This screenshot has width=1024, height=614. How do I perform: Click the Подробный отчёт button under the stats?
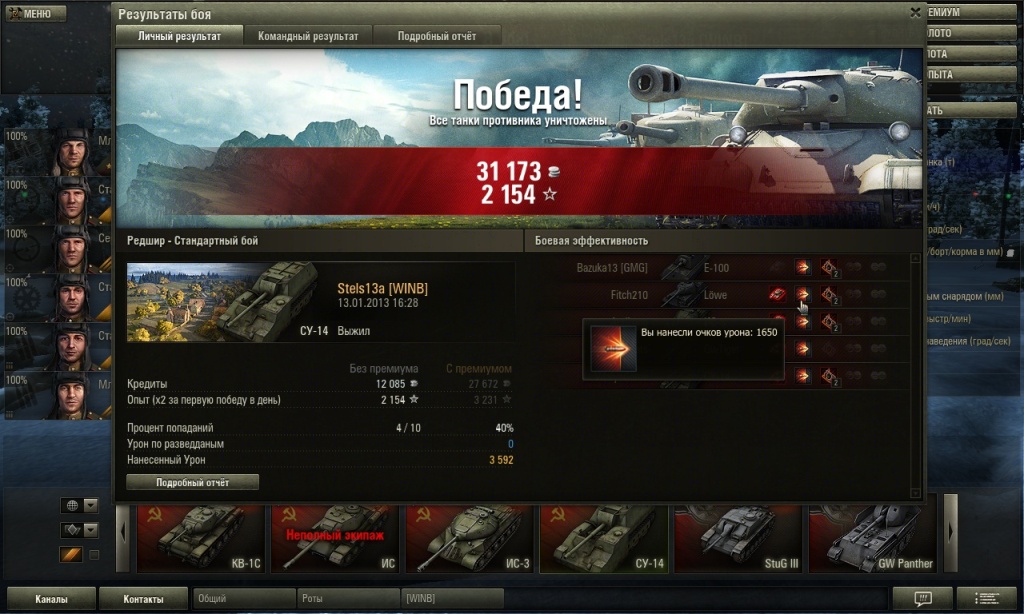pos(192,482)
